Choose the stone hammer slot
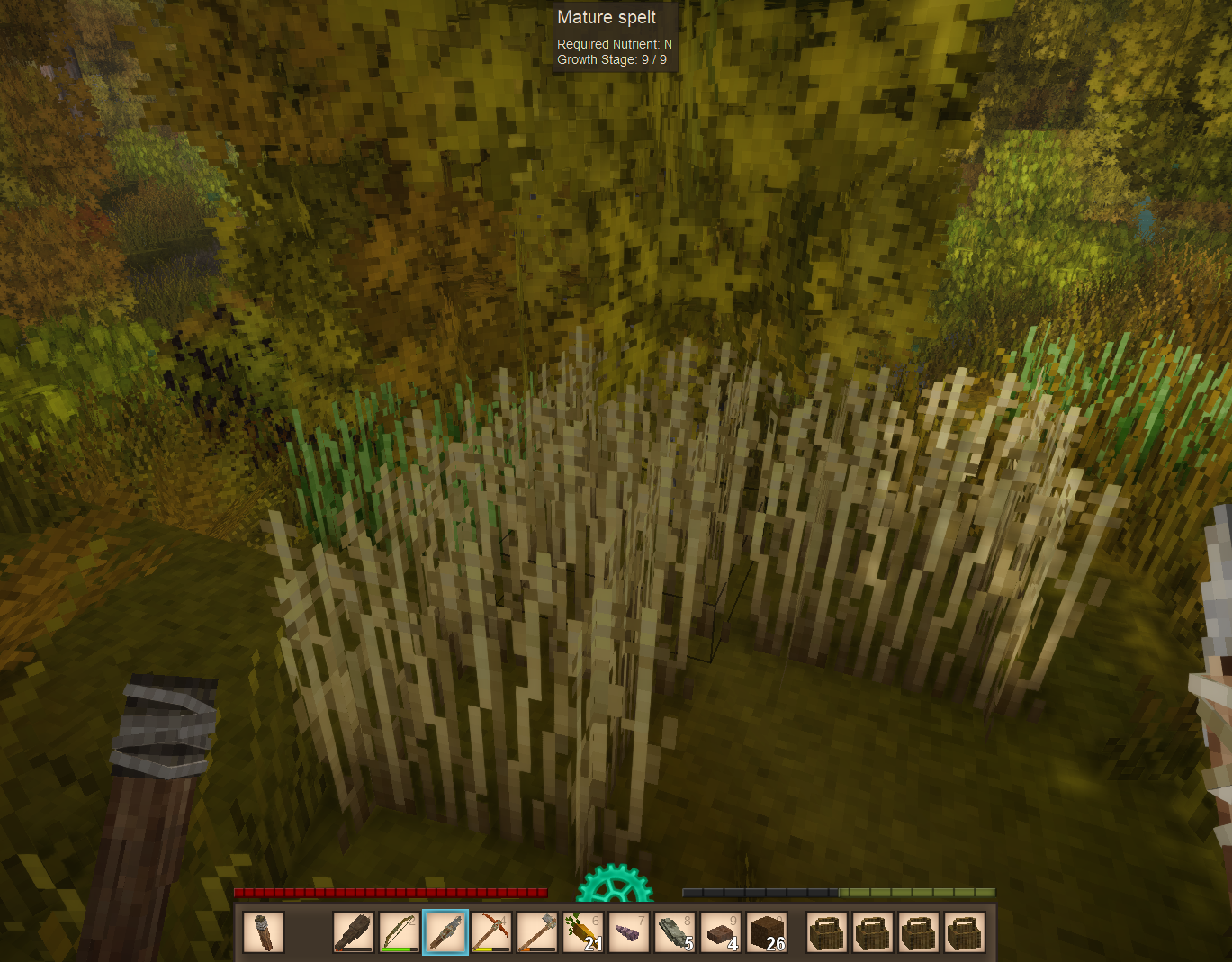The image size is (1232, 962). [537, 931]
